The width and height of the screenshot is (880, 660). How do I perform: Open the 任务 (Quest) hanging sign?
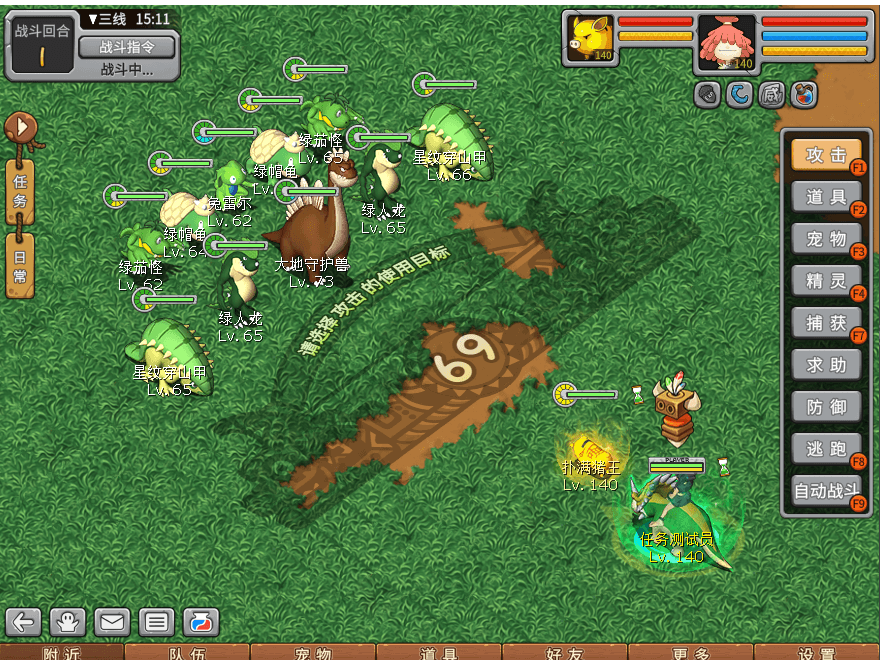coord(20,190)
